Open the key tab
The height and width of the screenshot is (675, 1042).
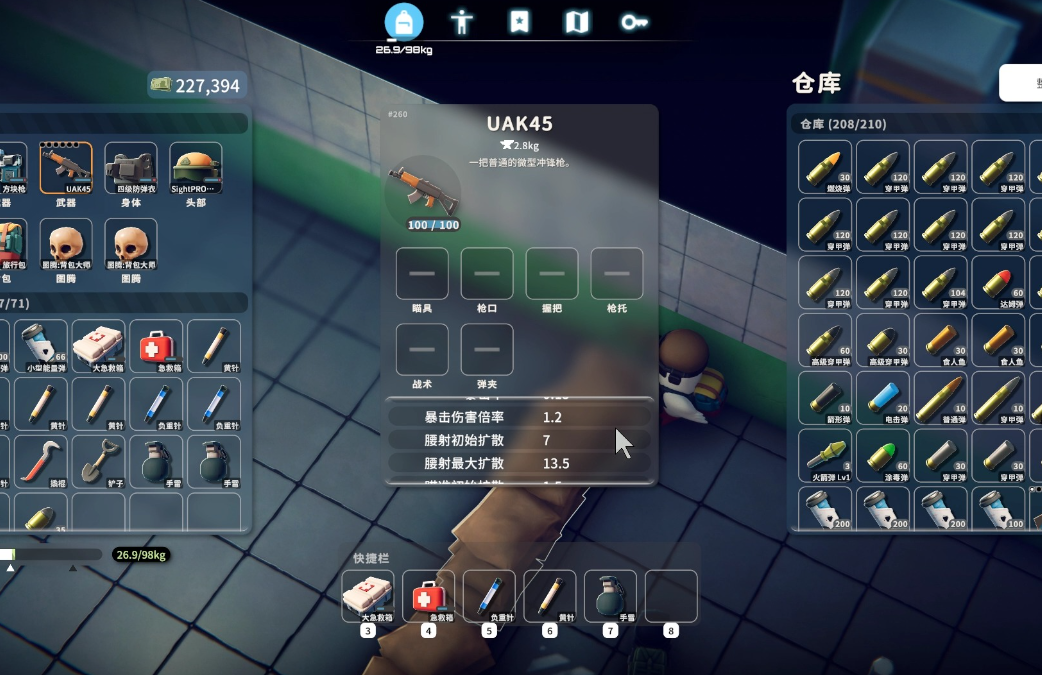click(x=634, y=22)
